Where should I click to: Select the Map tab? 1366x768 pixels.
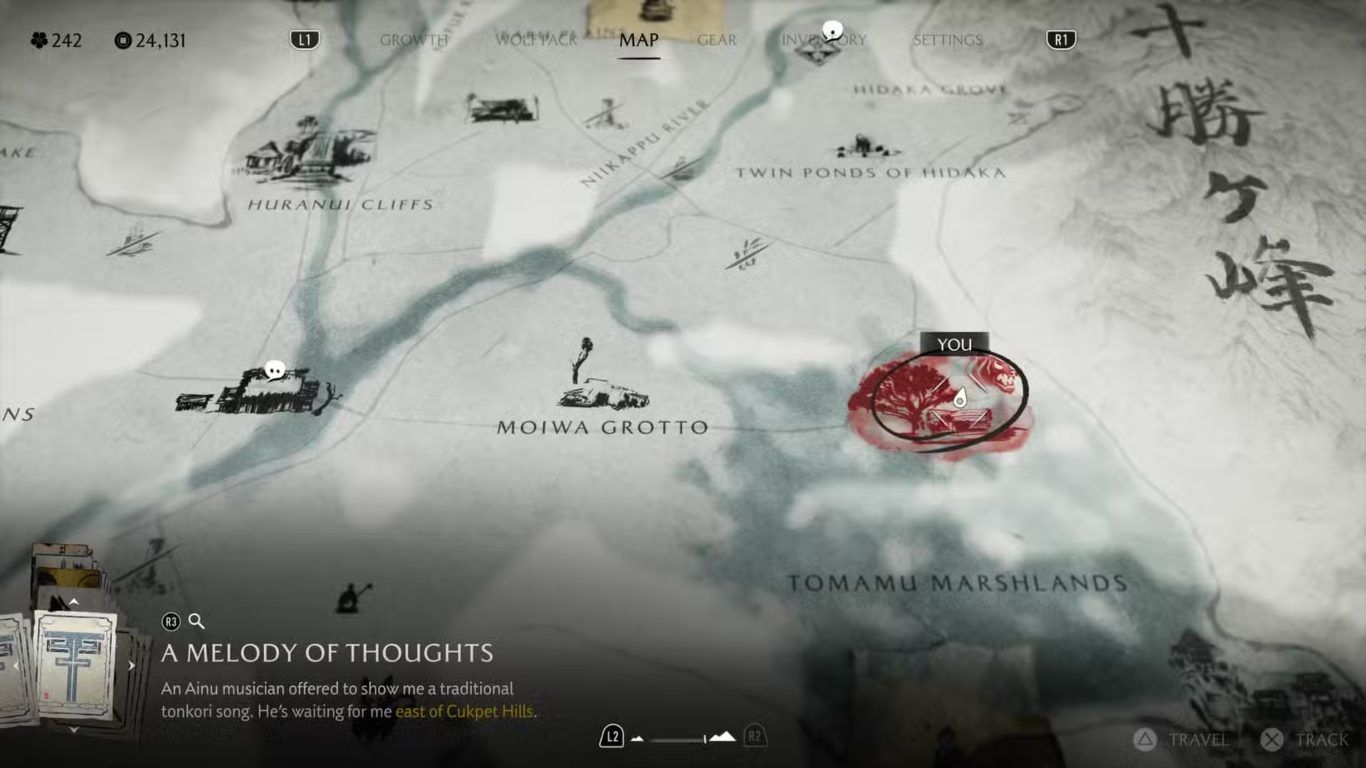(x=639, y=40)
